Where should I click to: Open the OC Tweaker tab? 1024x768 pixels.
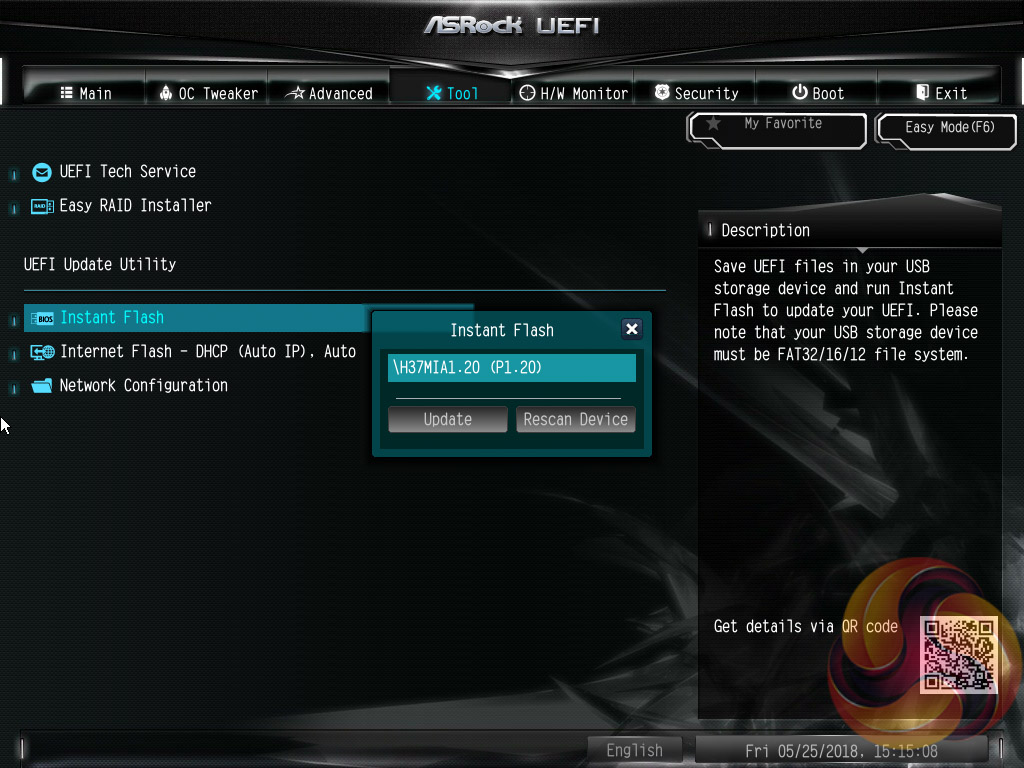pos(208,93)
